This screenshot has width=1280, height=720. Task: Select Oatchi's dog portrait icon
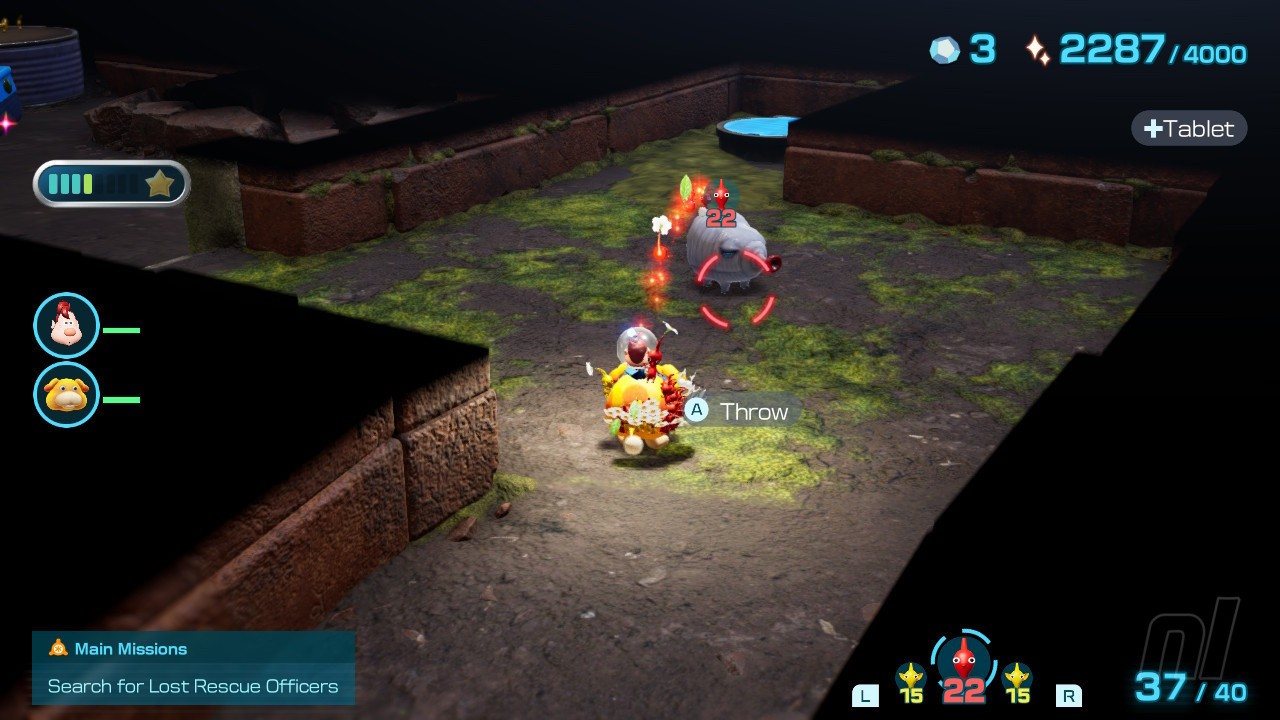pyautogui.click(x=66, y=394)
